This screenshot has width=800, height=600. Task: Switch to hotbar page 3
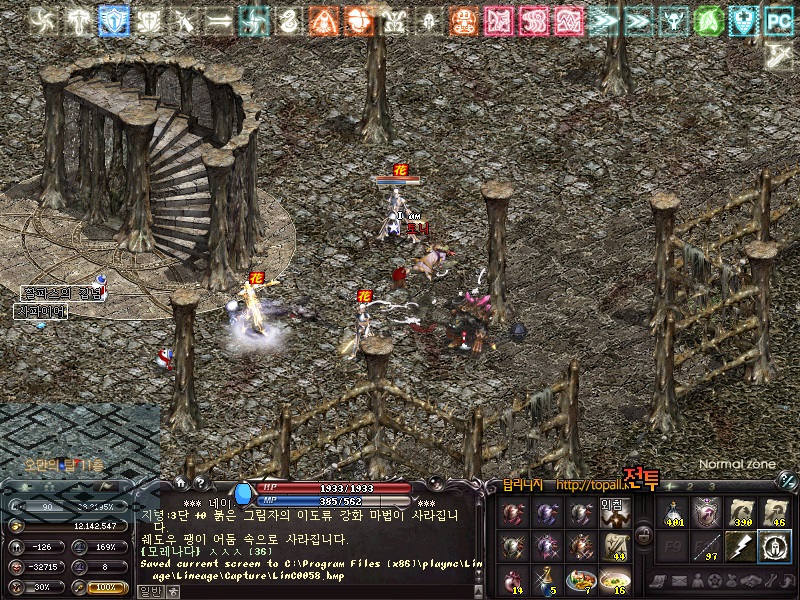[713, 487]
